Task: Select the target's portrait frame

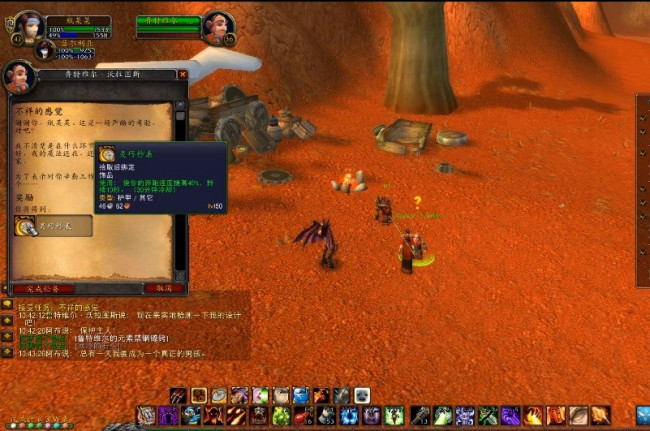Action: click(219, 26)
